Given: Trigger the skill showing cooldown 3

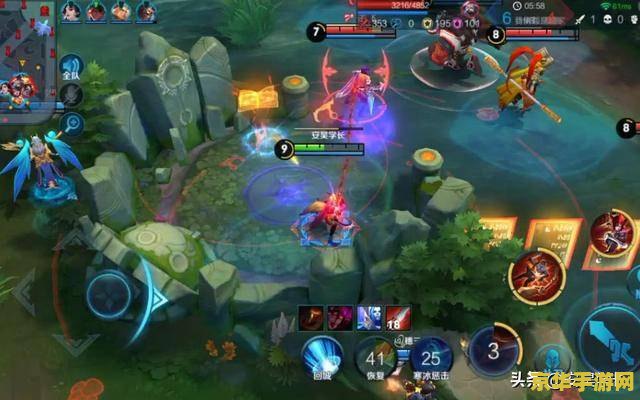Looking at the screenshot, I should [490, 352].
